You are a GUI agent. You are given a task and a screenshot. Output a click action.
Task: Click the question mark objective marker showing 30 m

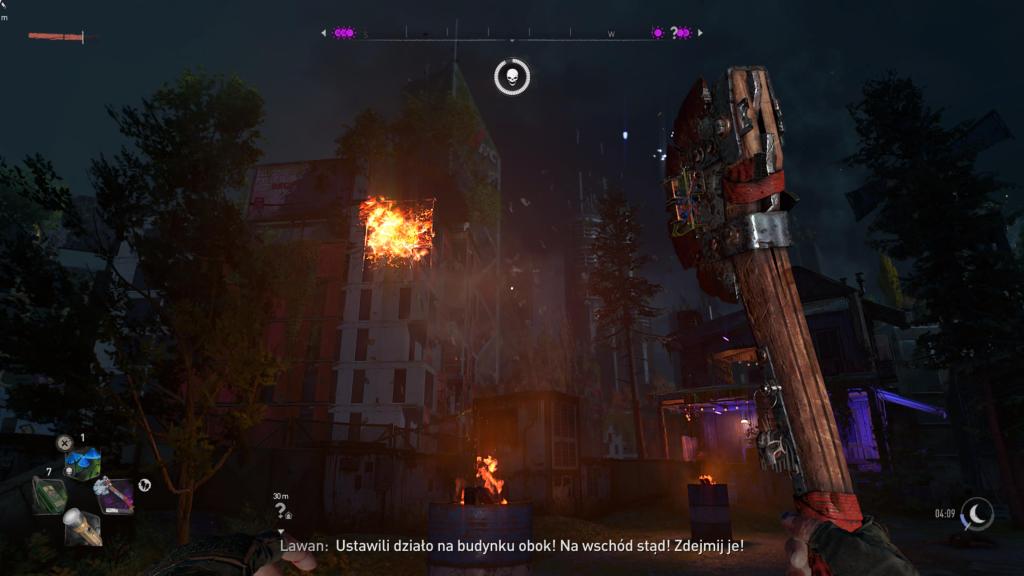(x=281, y=509)
